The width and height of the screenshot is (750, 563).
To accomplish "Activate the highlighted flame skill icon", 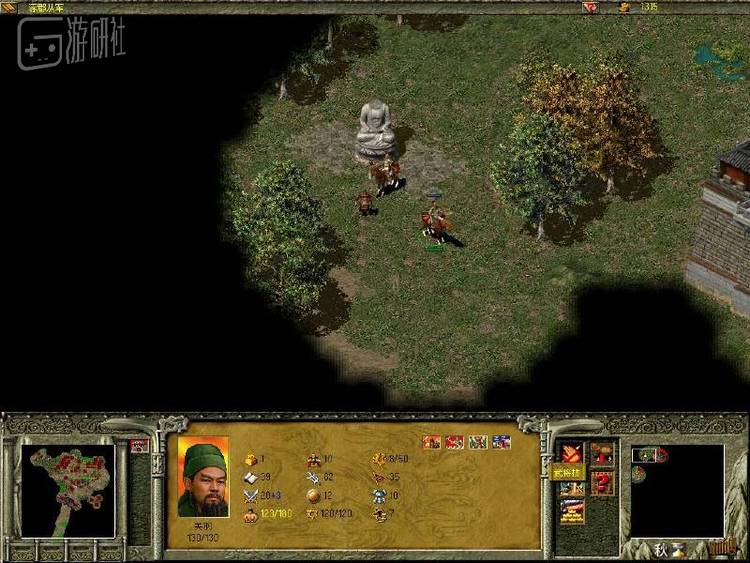I will (571, 453).
